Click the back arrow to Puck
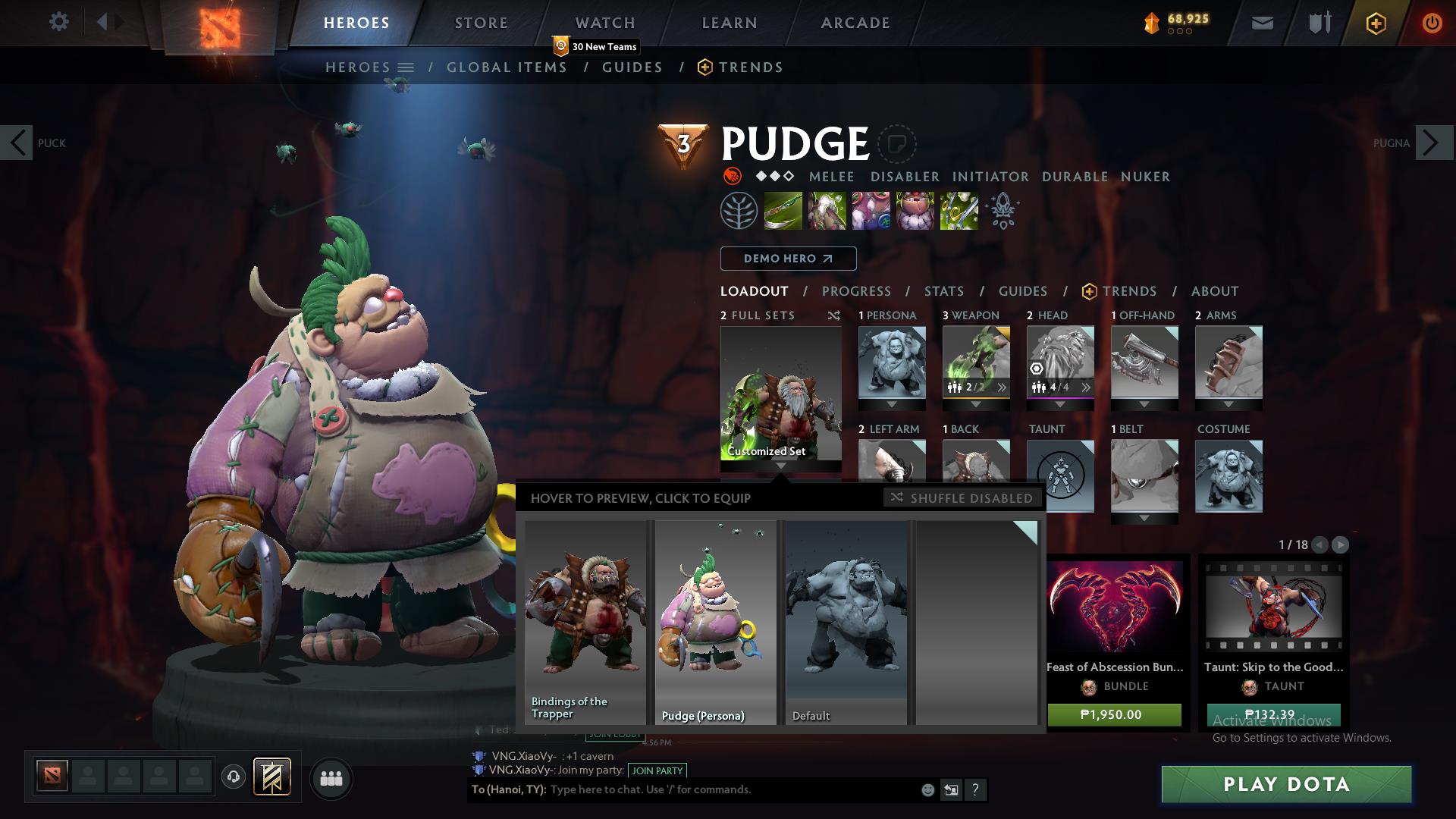This screenshot has width=1456, height=819. coord(17,142)
